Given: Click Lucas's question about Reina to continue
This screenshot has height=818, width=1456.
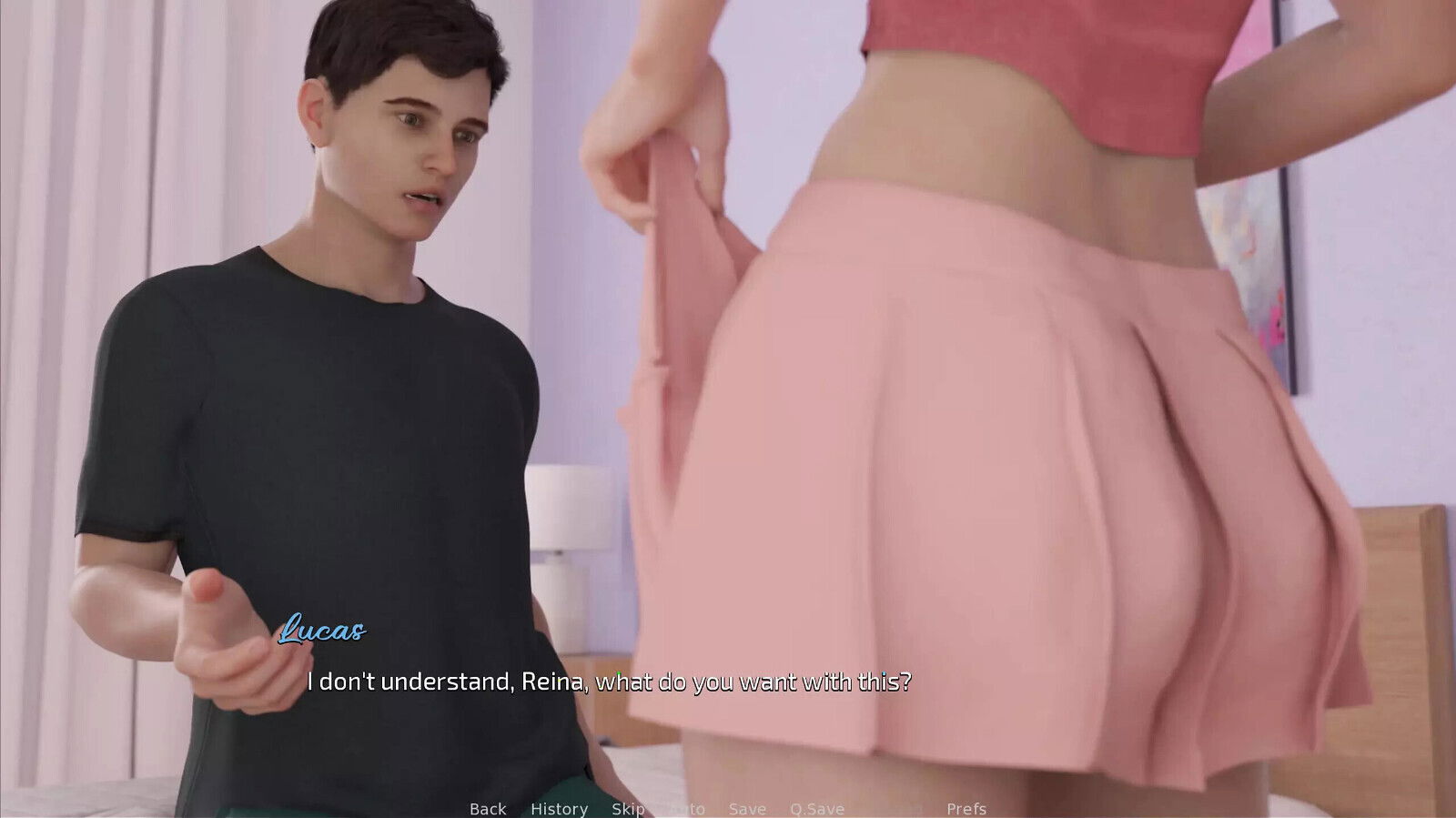Looking at the screenshot, I should (x=612, y=677).
